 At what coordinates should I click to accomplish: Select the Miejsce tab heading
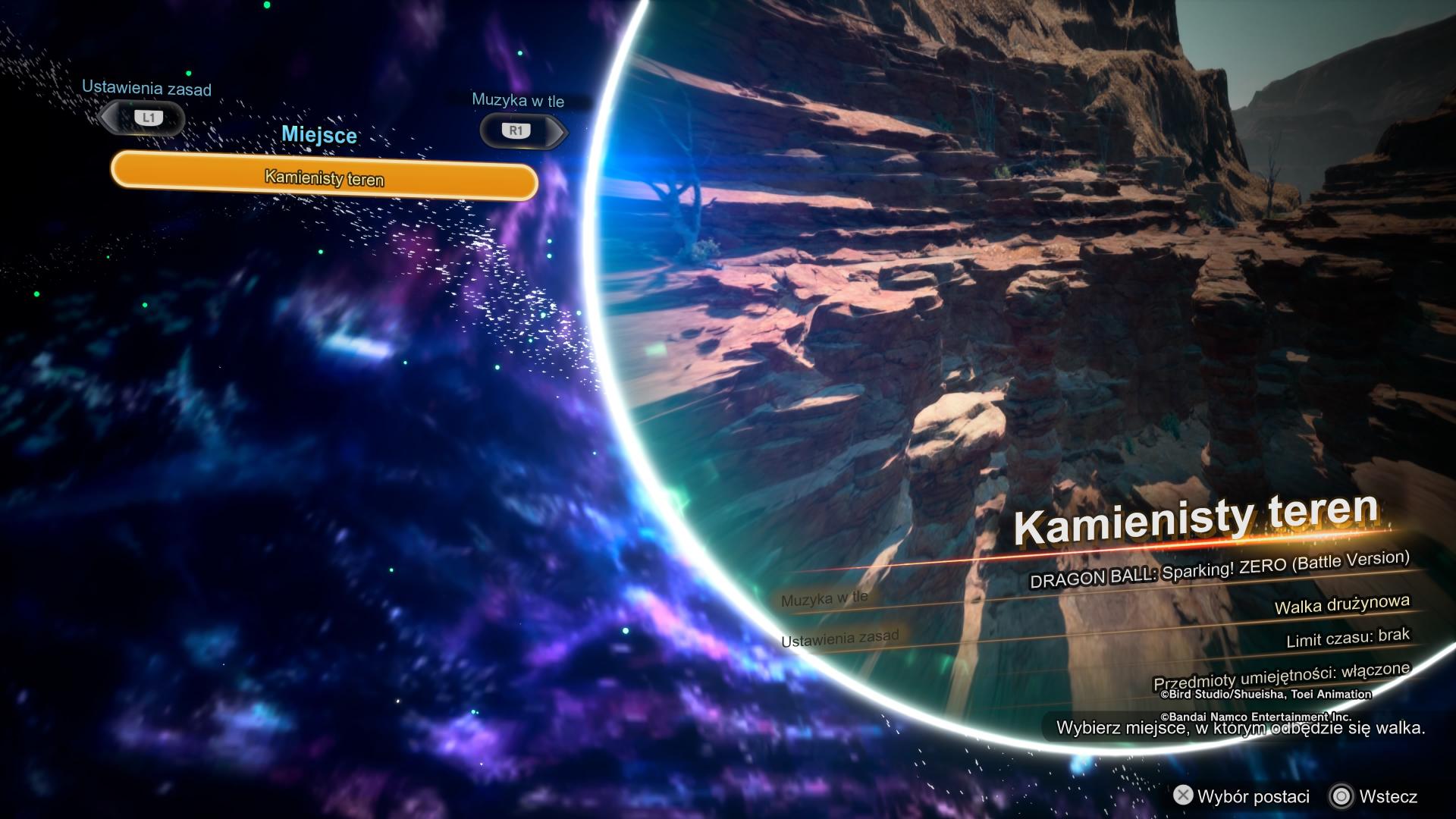pos(318,135)
